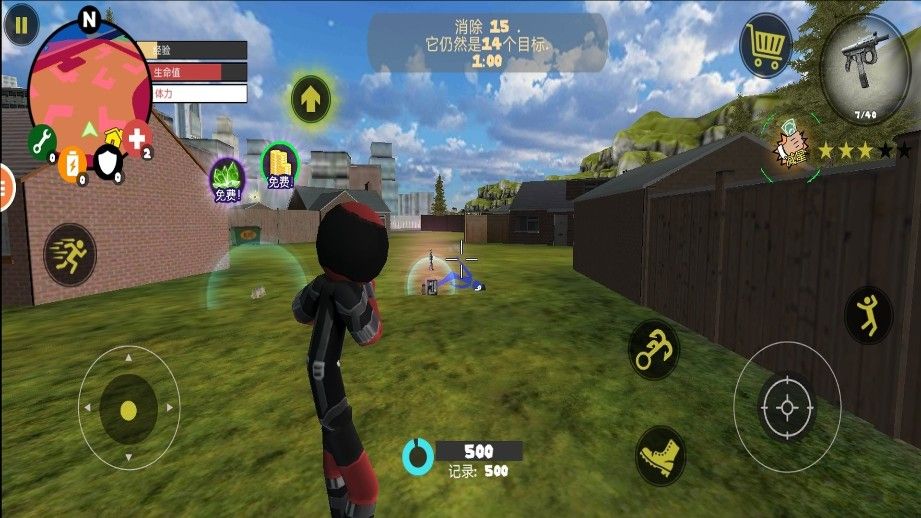Jump using the leaping figure button
This screenshot has height=518, width=921.
867,314
